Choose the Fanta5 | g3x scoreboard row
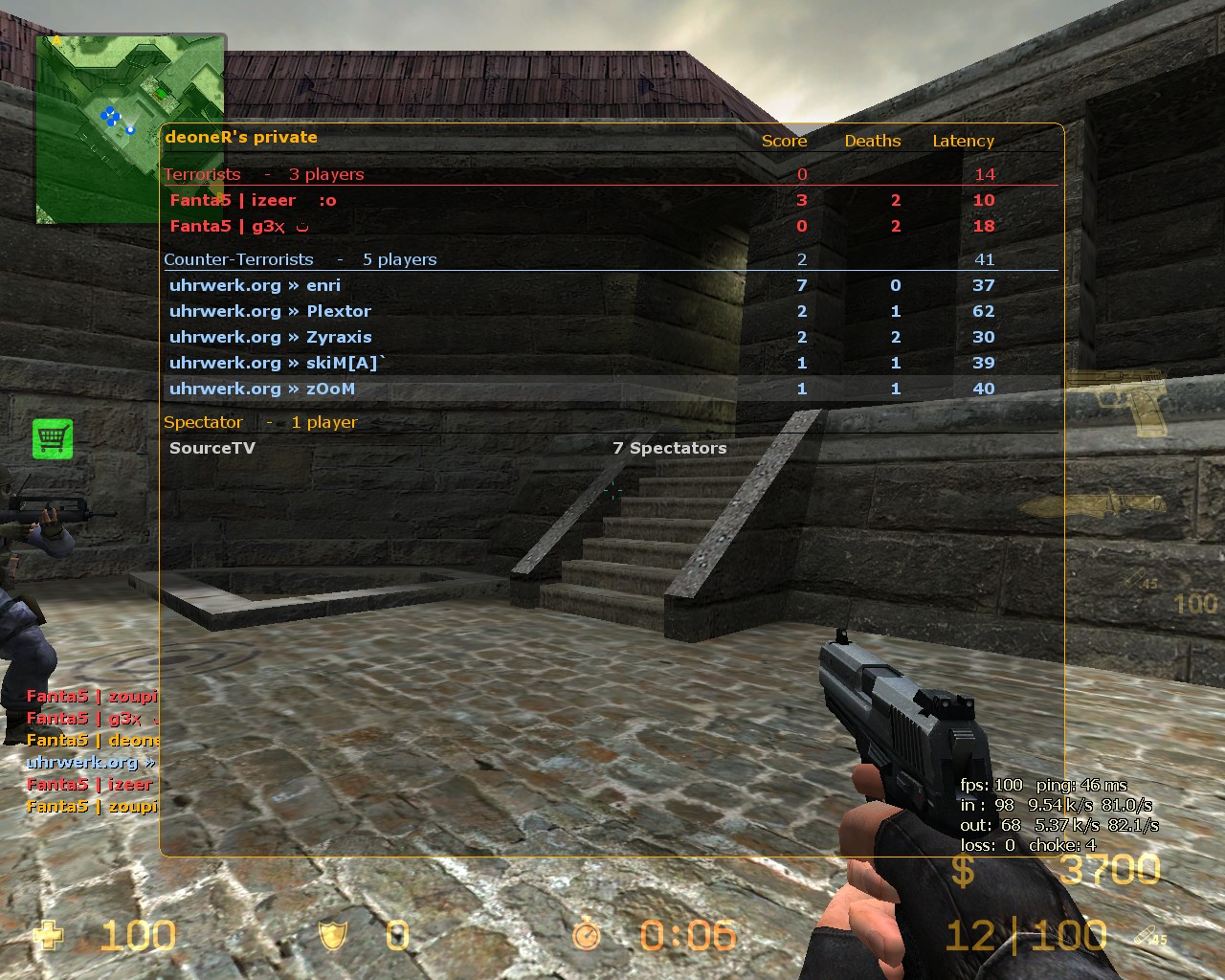Viewport: 1225px width, 980px height. tap(239, 227)
